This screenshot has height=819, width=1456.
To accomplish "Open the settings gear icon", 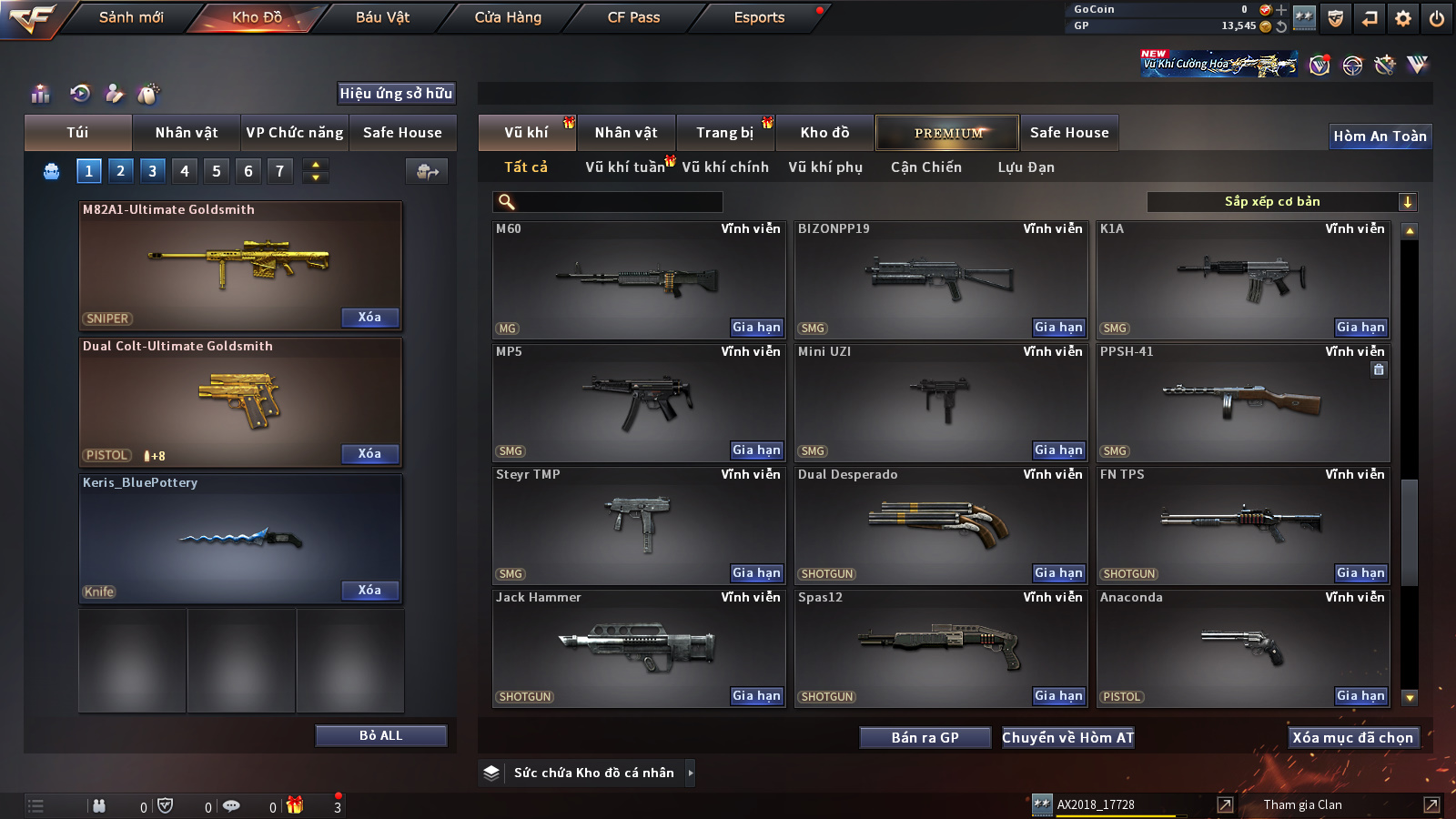I will click(1403, 18).
